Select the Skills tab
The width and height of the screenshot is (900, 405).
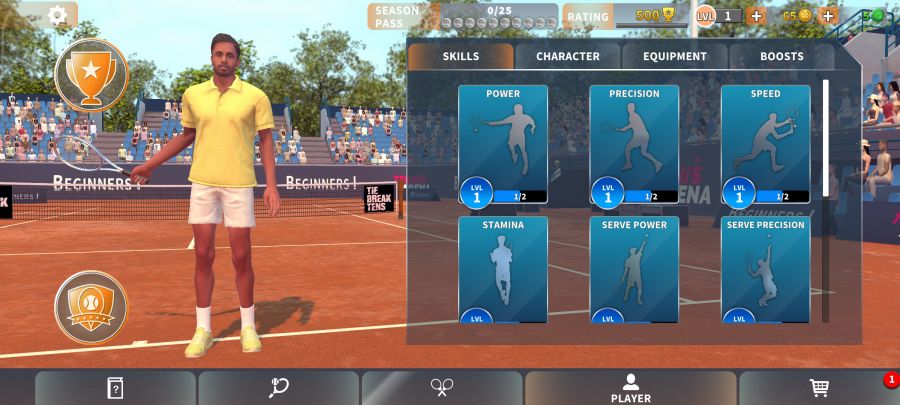(x=460, y=57)
